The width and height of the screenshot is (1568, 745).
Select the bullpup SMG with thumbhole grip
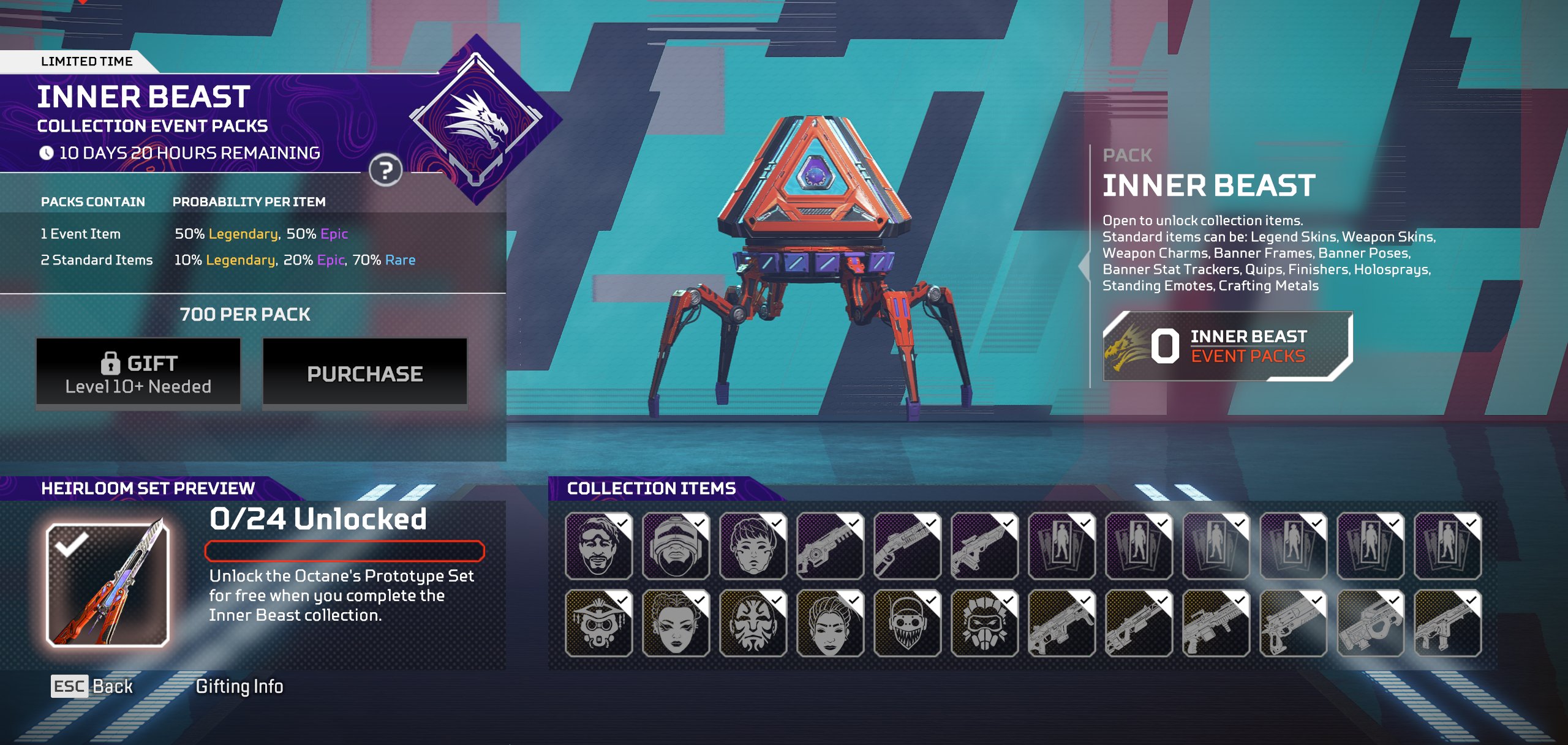[1370, 623]
